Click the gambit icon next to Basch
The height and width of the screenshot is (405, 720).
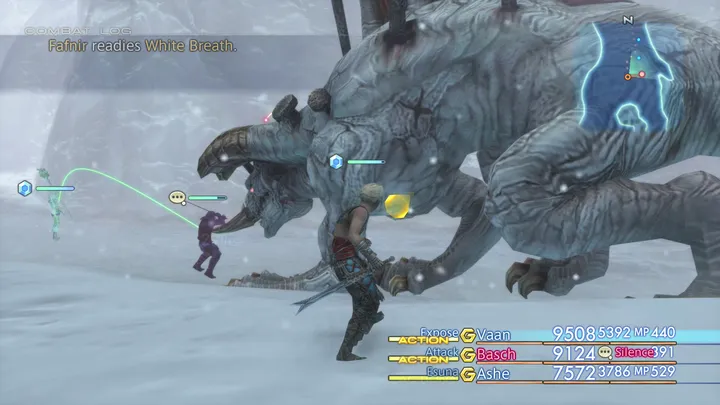[x=467, y=354]
